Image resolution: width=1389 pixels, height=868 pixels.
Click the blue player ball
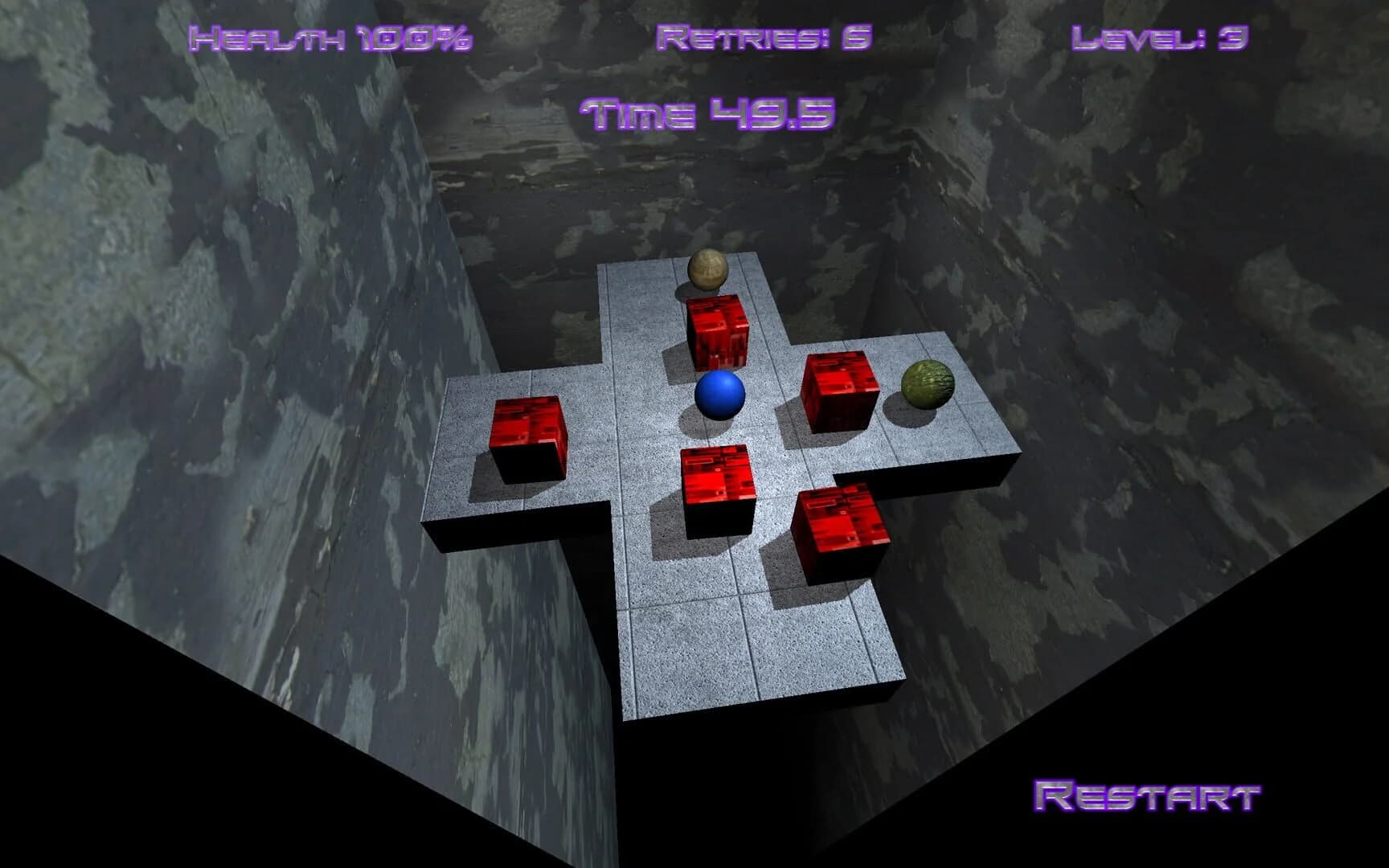coord(719,395)
